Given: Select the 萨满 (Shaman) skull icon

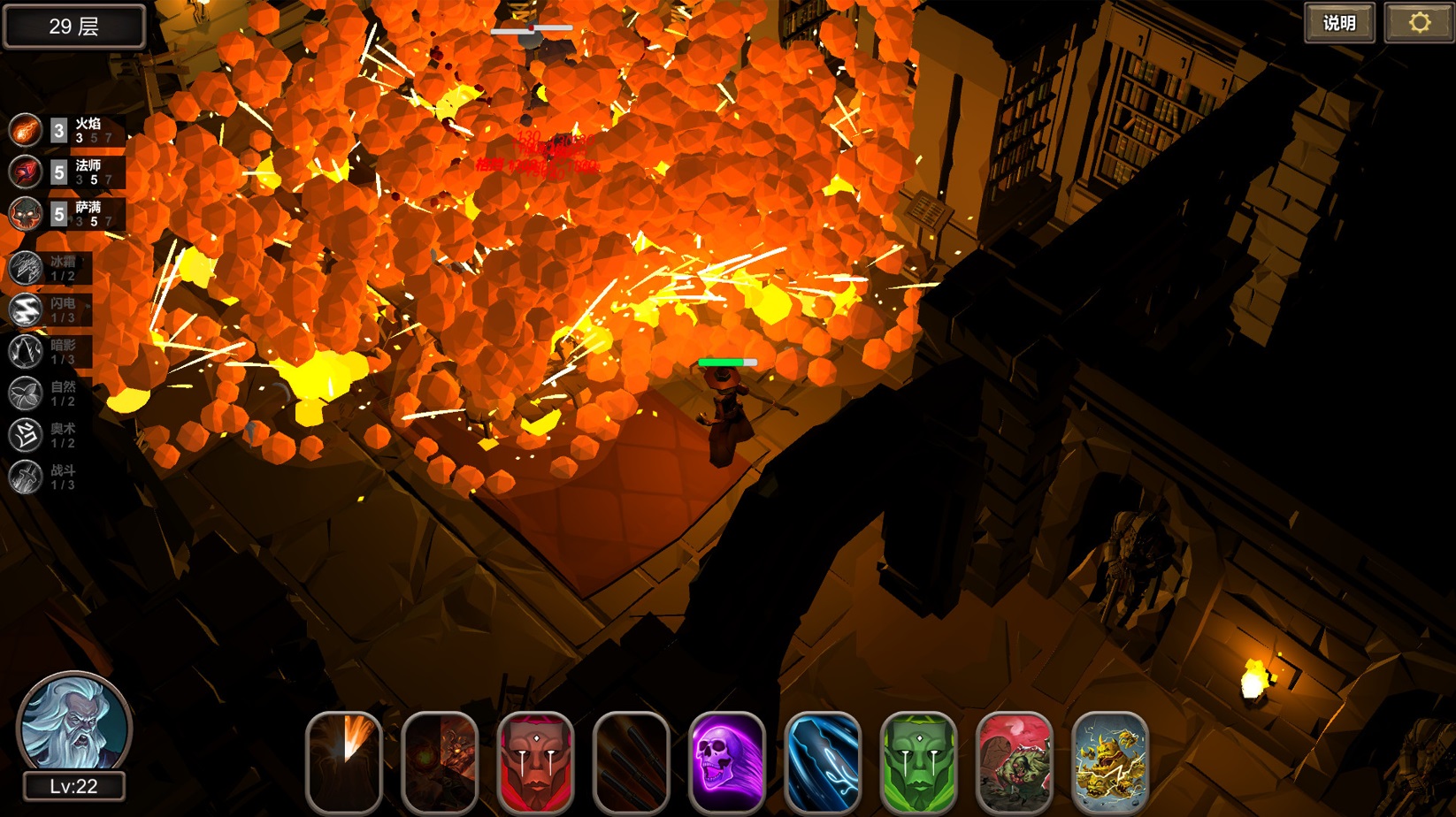Looking at the screenshot, I should [25, 215].
